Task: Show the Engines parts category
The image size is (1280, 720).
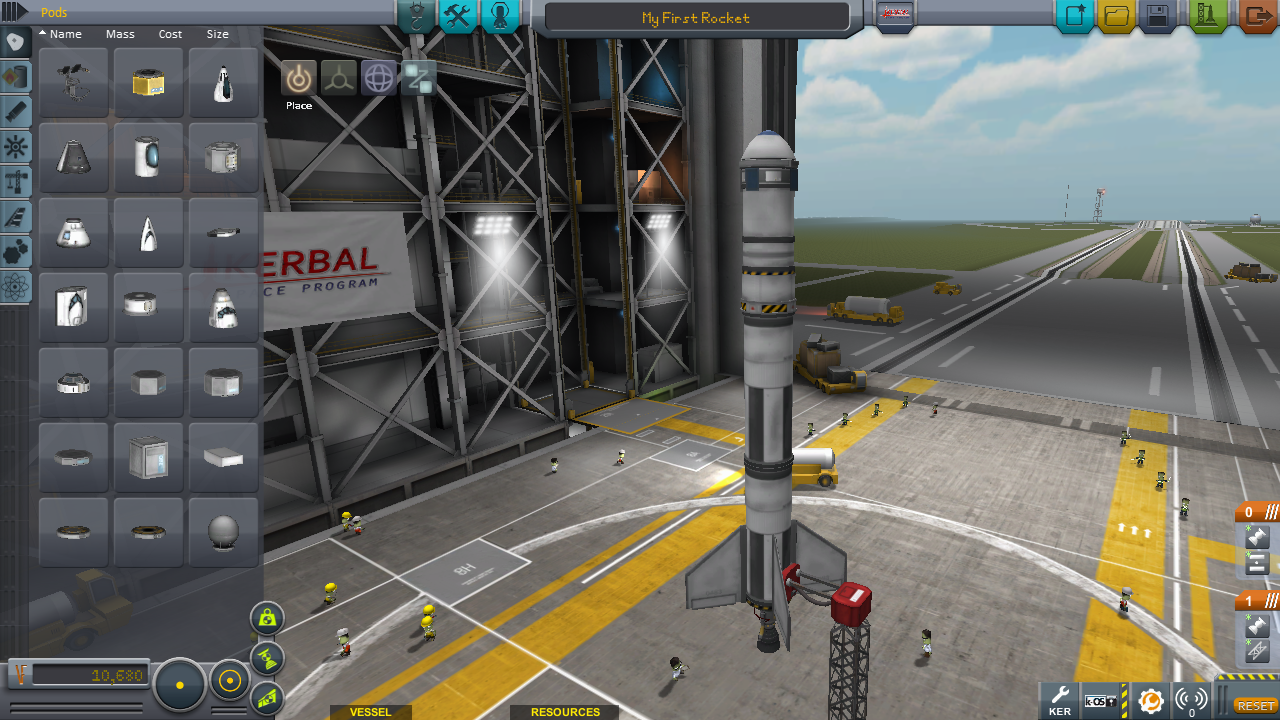Action: 16,112
